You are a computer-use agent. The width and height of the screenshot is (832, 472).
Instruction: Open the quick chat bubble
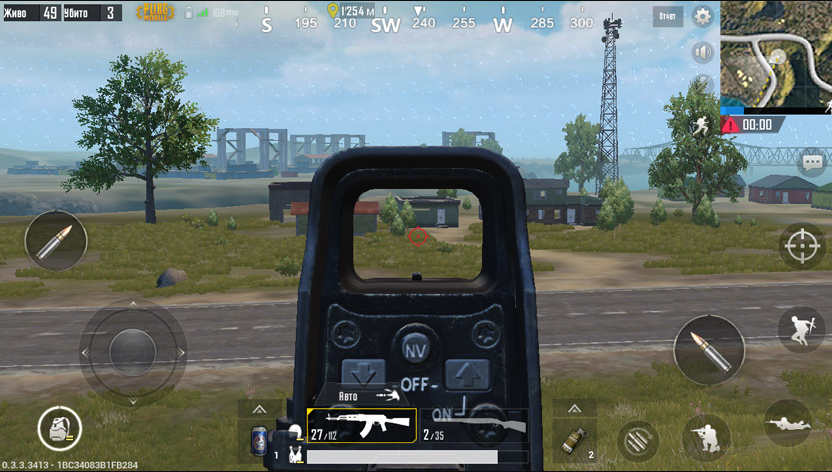pyautogui.click(x=811, y=162)
